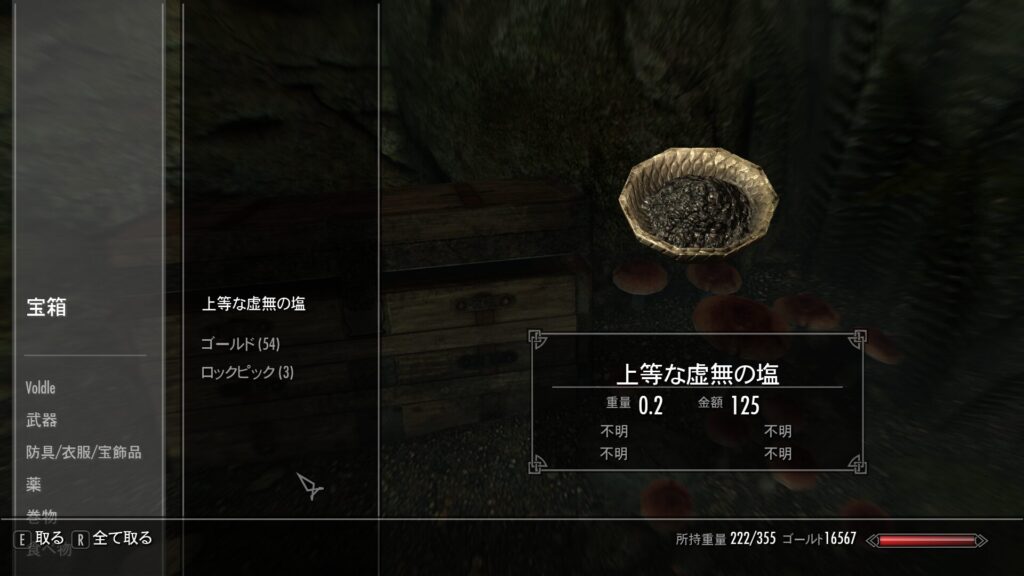Show the 武器 category
1024x576 pixels.
pos(42,420)
